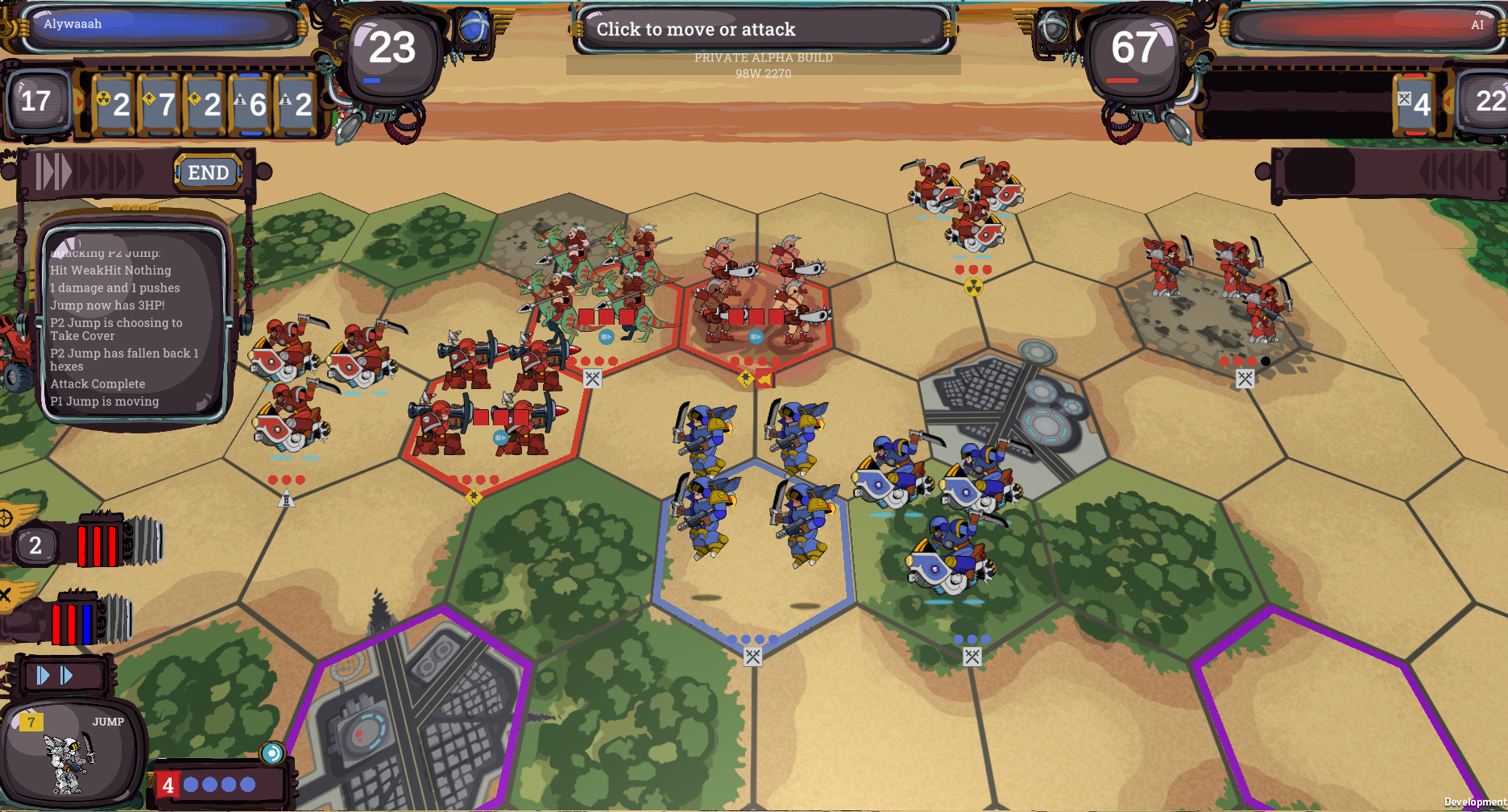Toggle the second play-speed arrow near the JUMP portrait

coord(66,677)
